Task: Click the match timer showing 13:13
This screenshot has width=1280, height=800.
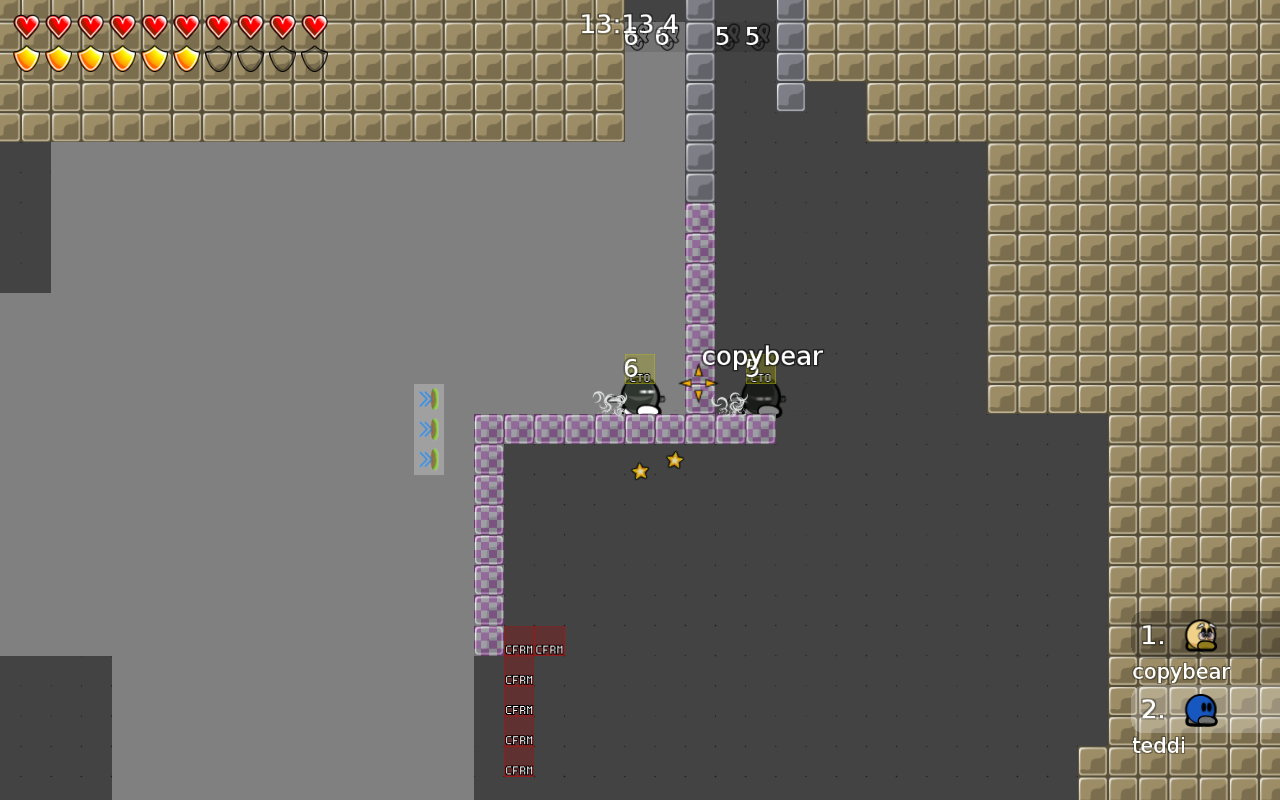Action: tap(611, 24)
